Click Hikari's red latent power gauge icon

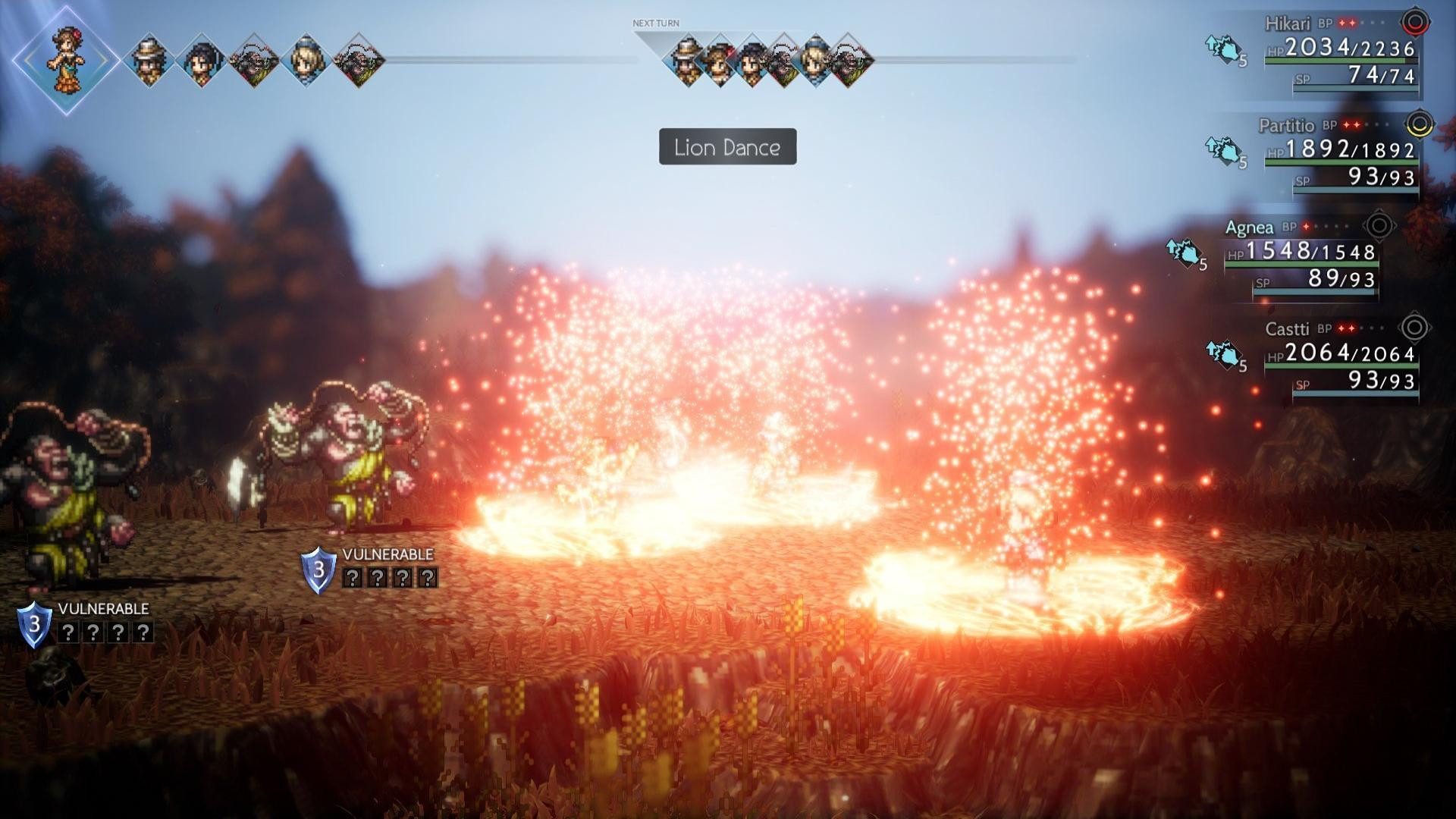point(1414,23)
